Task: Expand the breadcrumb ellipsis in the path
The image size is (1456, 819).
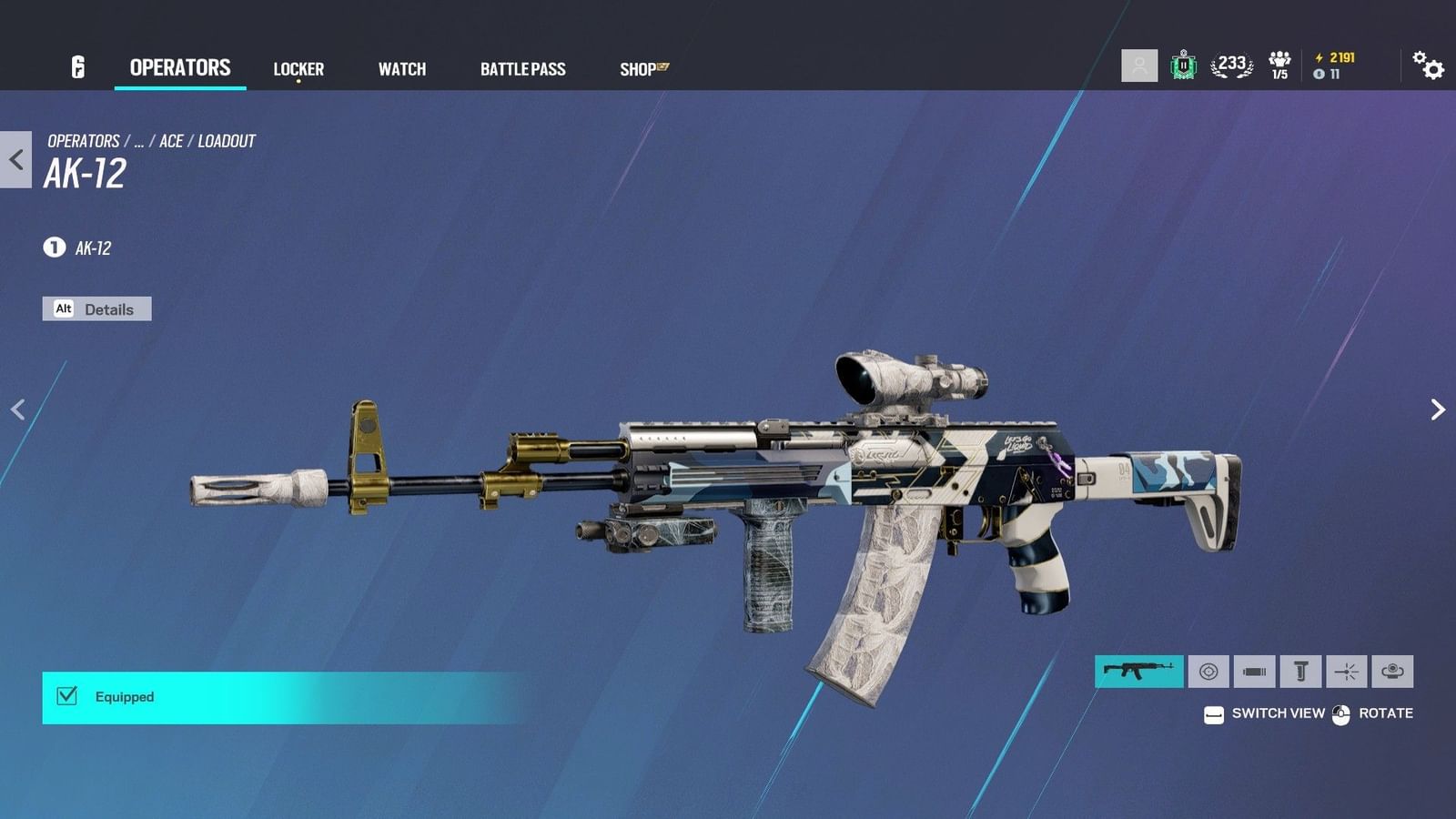Action: [138, 141]
